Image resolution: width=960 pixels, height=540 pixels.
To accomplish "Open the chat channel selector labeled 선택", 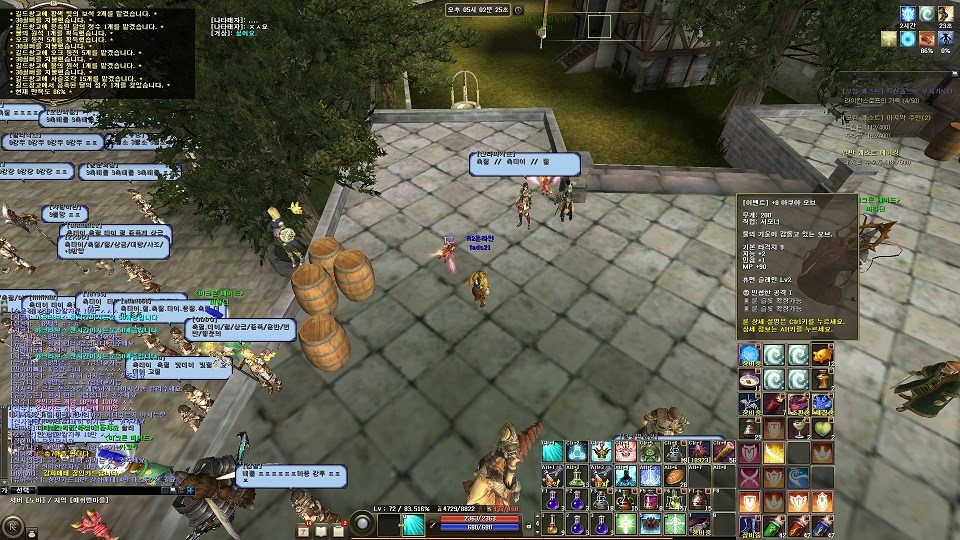I will click(22, 490).
